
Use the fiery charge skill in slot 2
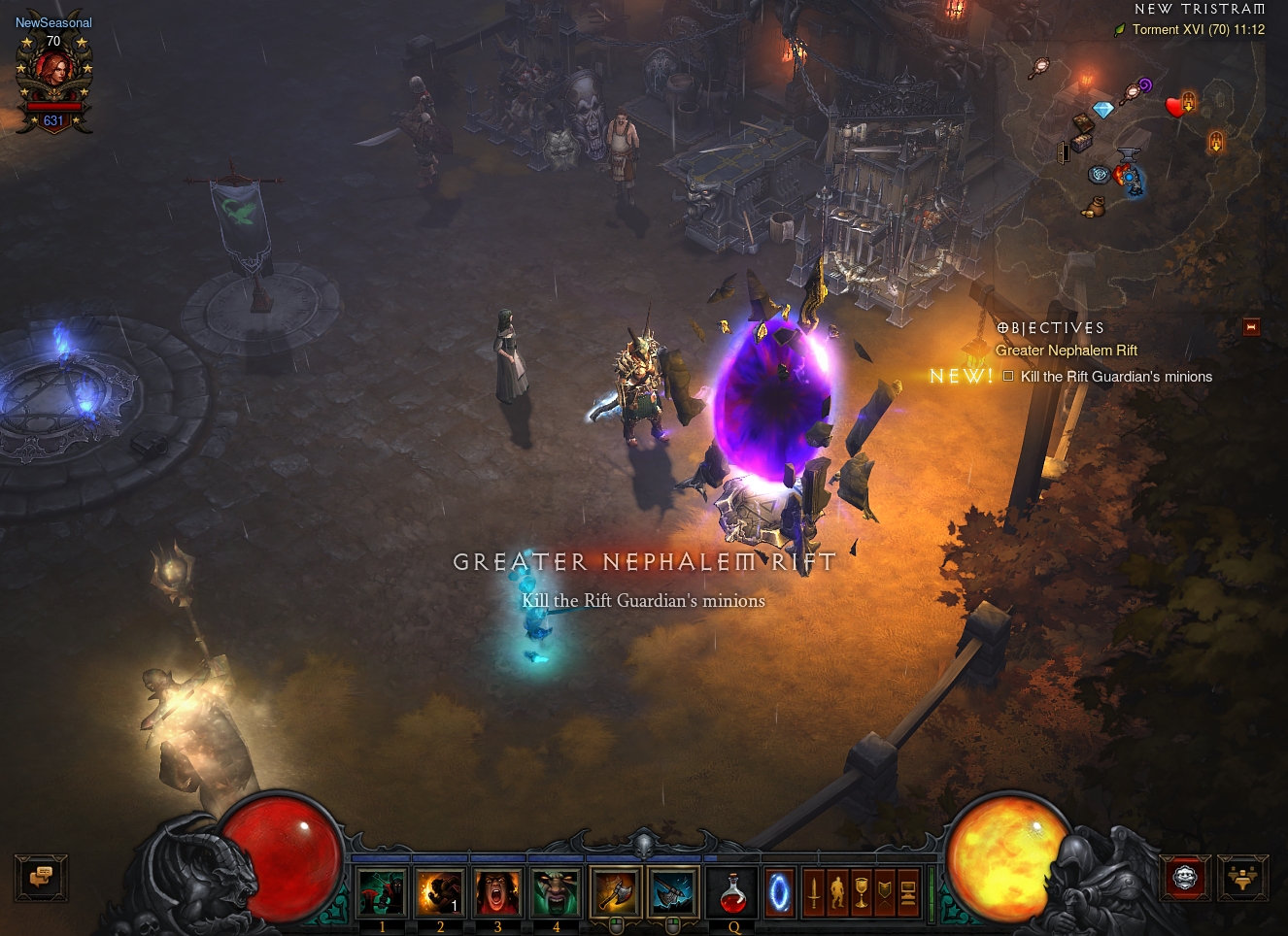click(x=439, y=892)
